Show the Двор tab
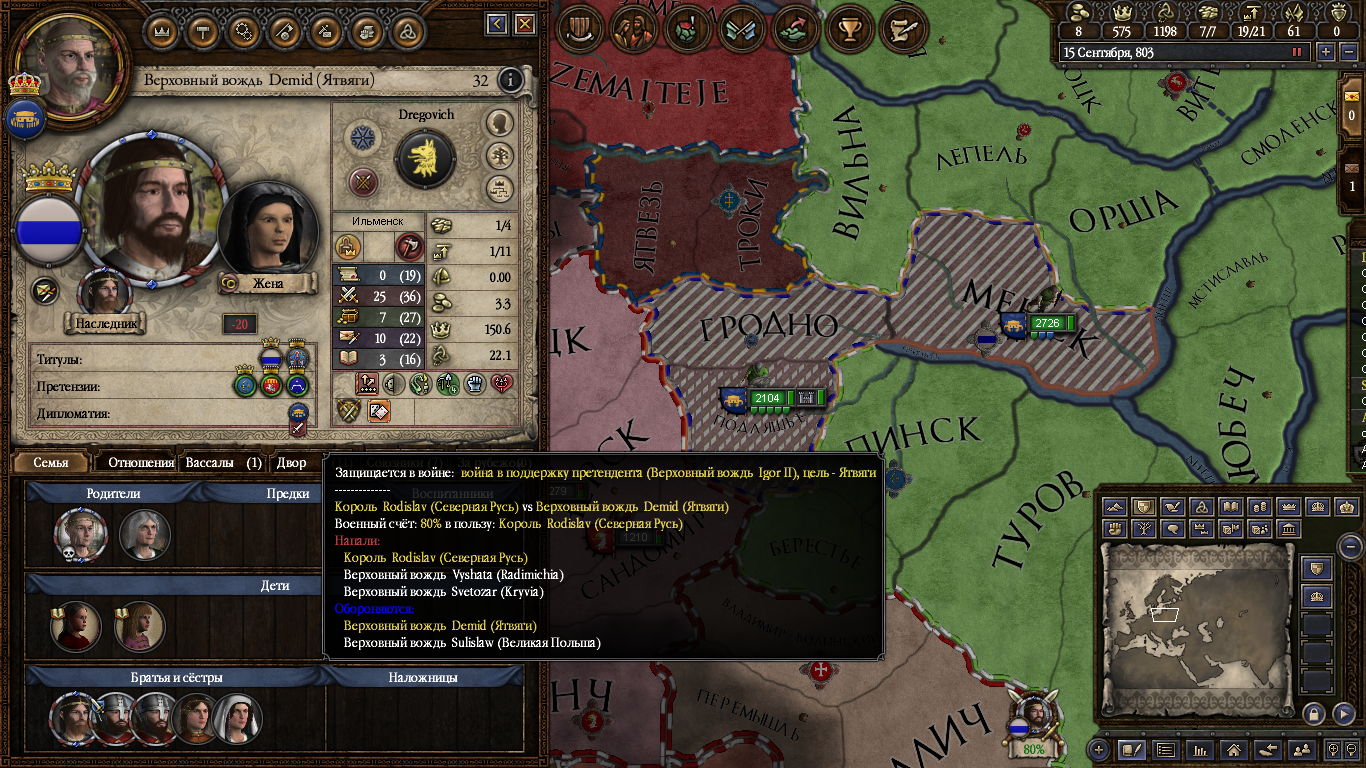Screen dimensions: 1366x768 coord(291,463)
